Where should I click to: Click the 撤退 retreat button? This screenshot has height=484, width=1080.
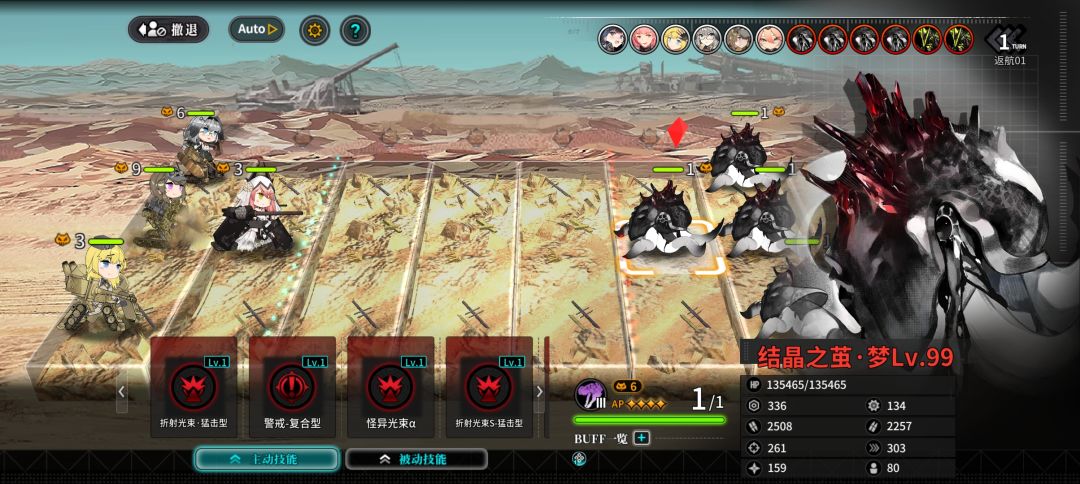pyautogui.click(x=168, y=30)
